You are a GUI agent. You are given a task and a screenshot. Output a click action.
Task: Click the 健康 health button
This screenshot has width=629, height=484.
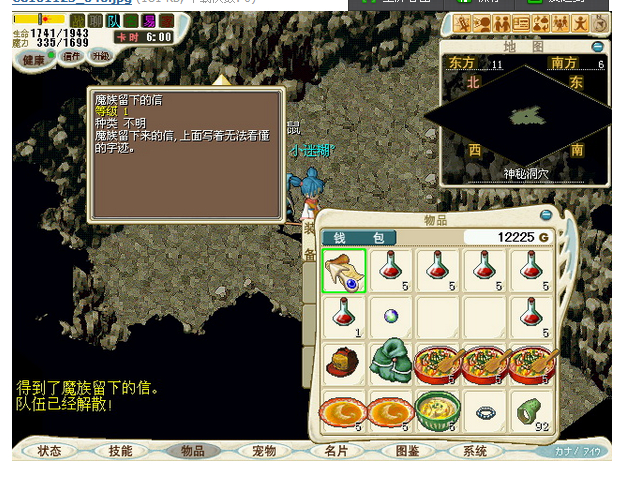coord(34,59)
